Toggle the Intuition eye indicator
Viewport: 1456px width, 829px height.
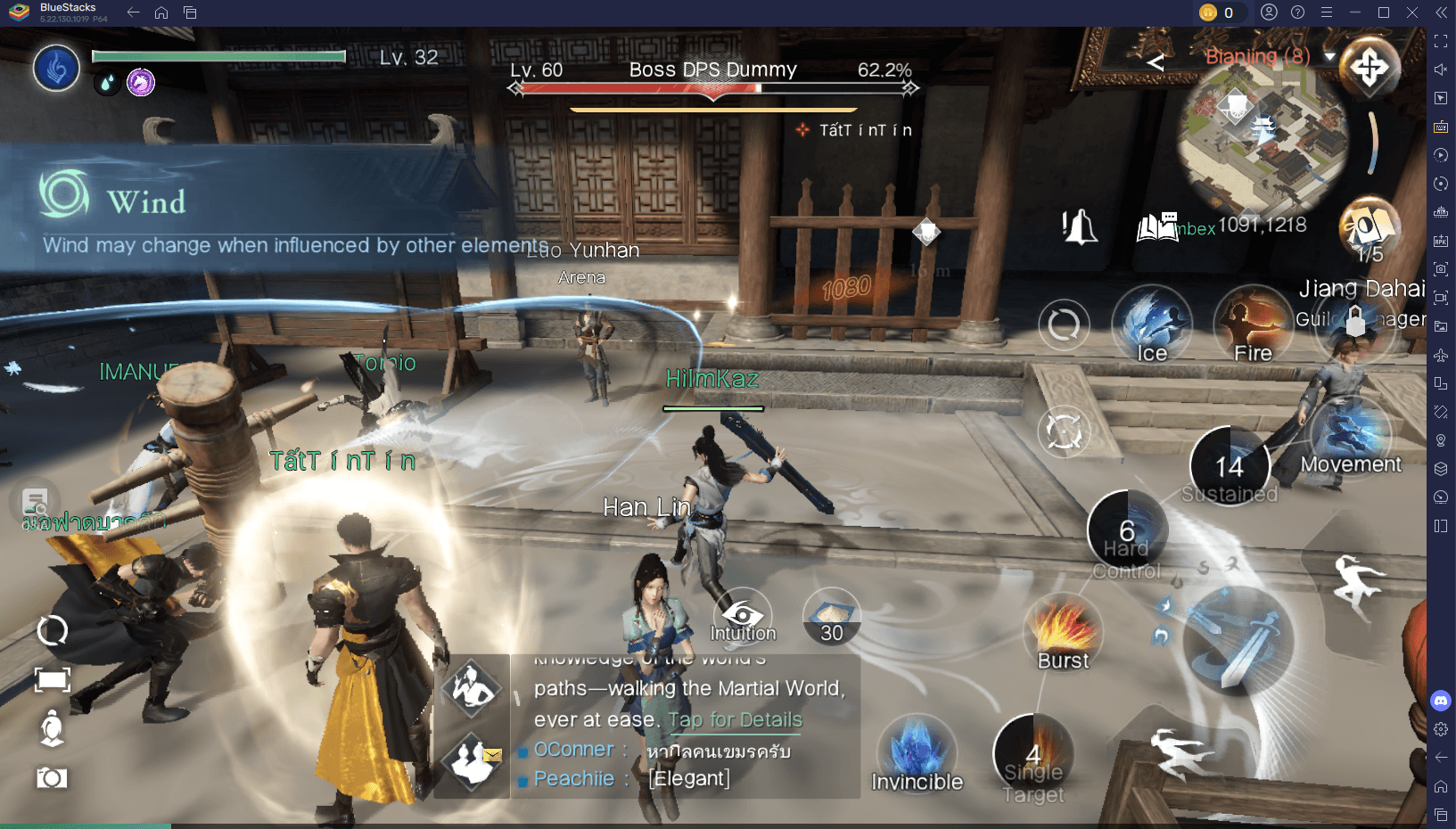(x=744, y=615)
